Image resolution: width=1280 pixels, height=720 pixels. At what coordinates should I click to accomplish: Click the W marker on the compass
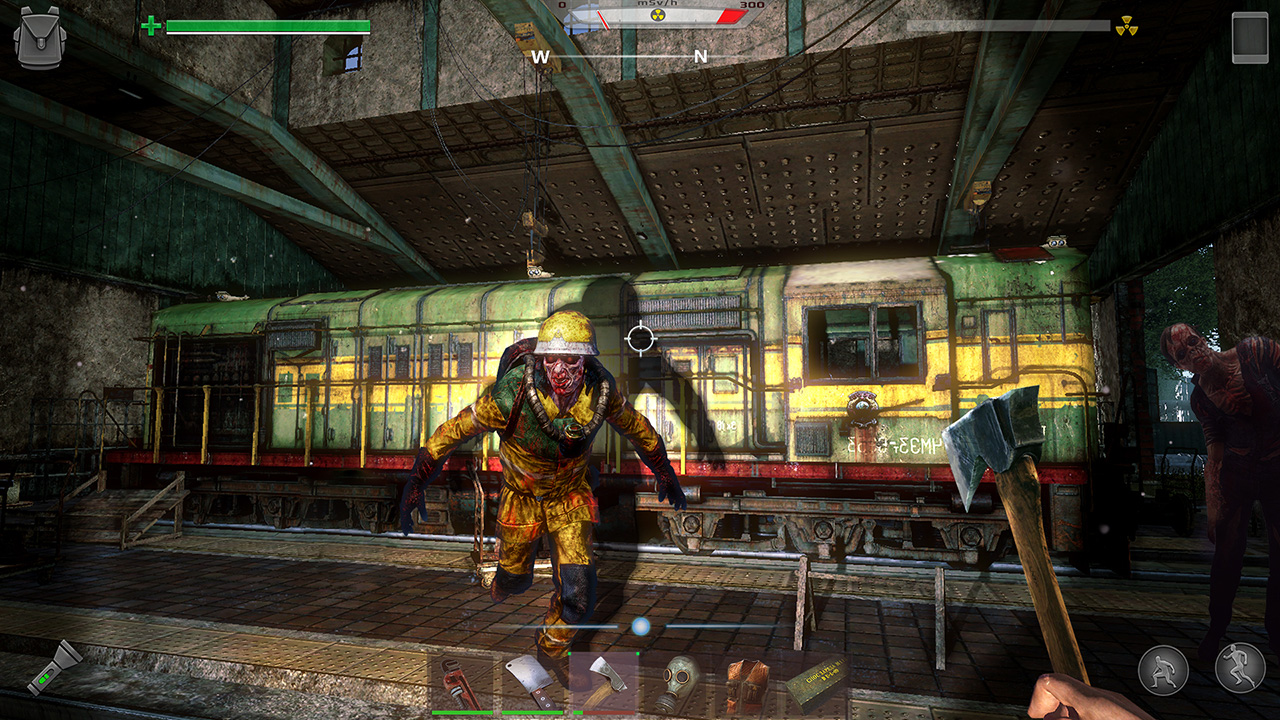coord(539,57)
